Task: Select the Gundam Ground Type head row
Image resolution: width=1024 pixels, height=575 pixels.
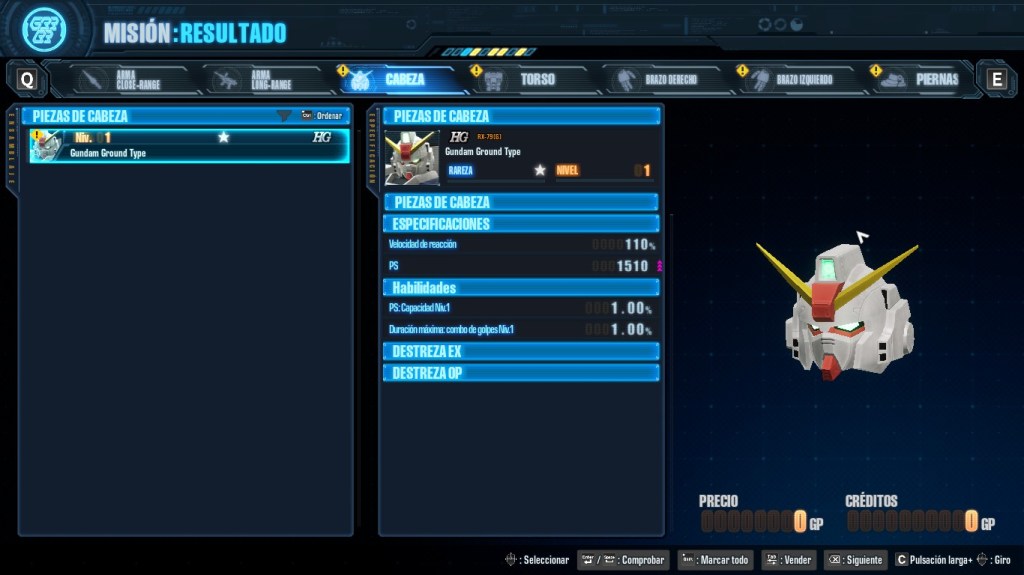Action: pyautogui.click(x=190, y=145)
